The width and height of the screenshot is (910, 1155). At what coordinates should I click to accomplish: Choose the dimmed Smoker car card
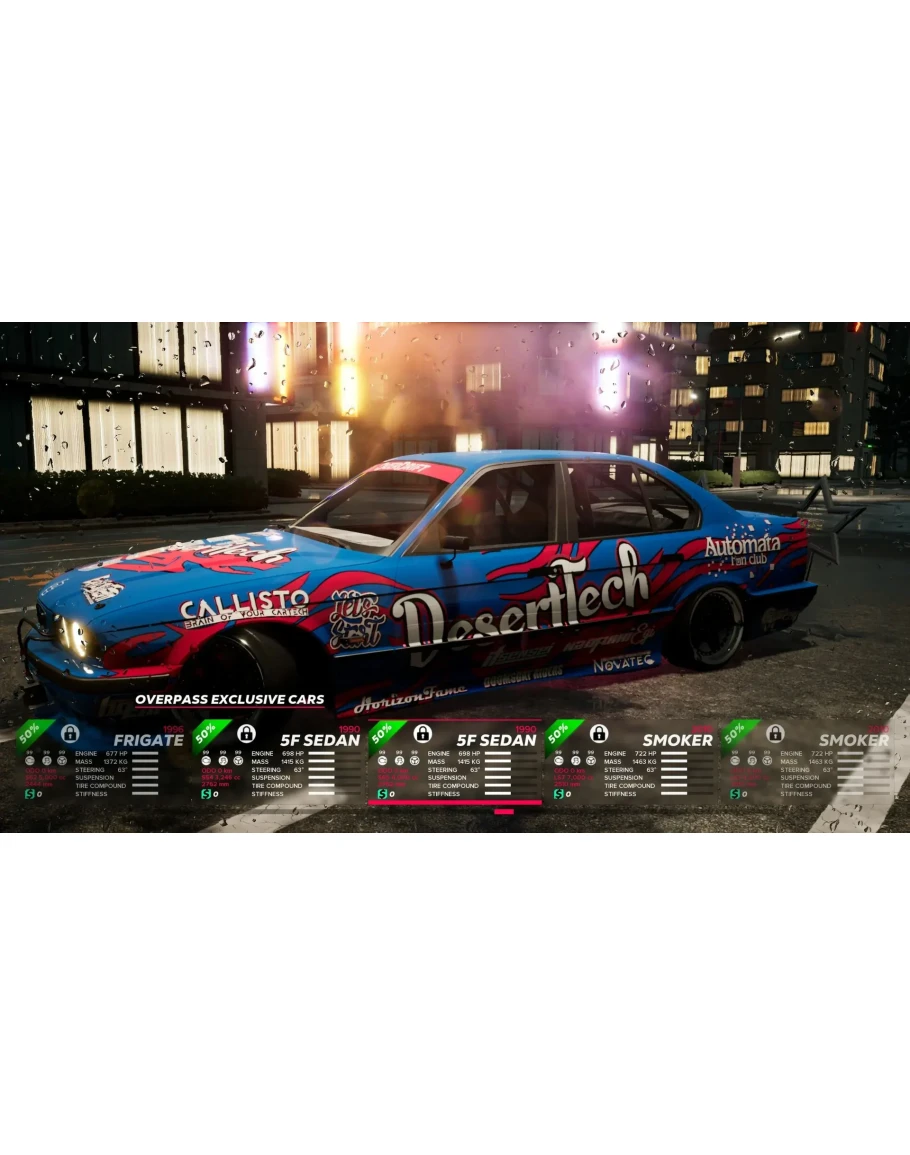tap(807, 762)
